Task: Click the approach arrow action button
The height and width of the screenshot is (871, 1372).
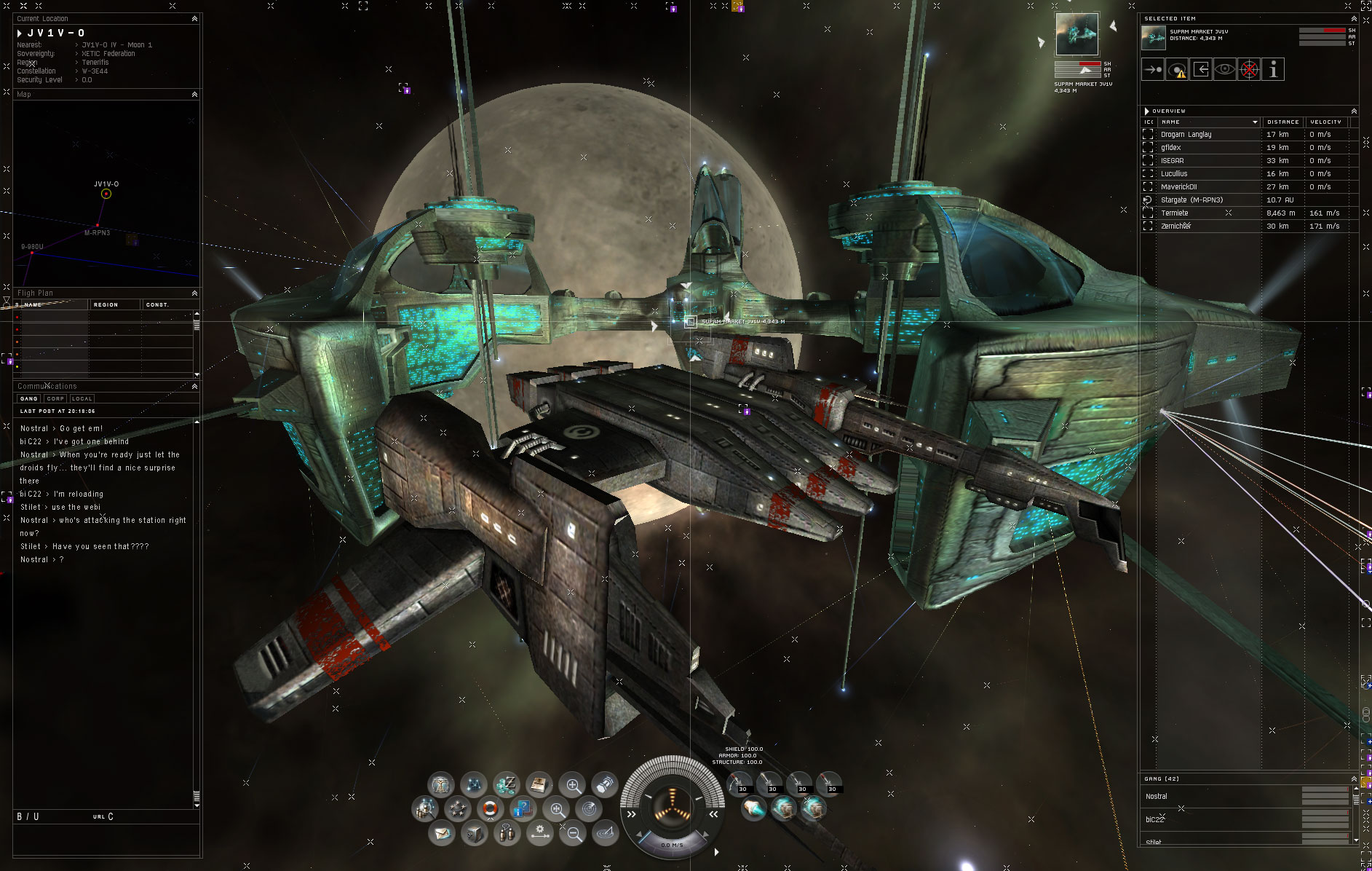Action: coord(1153,70)
